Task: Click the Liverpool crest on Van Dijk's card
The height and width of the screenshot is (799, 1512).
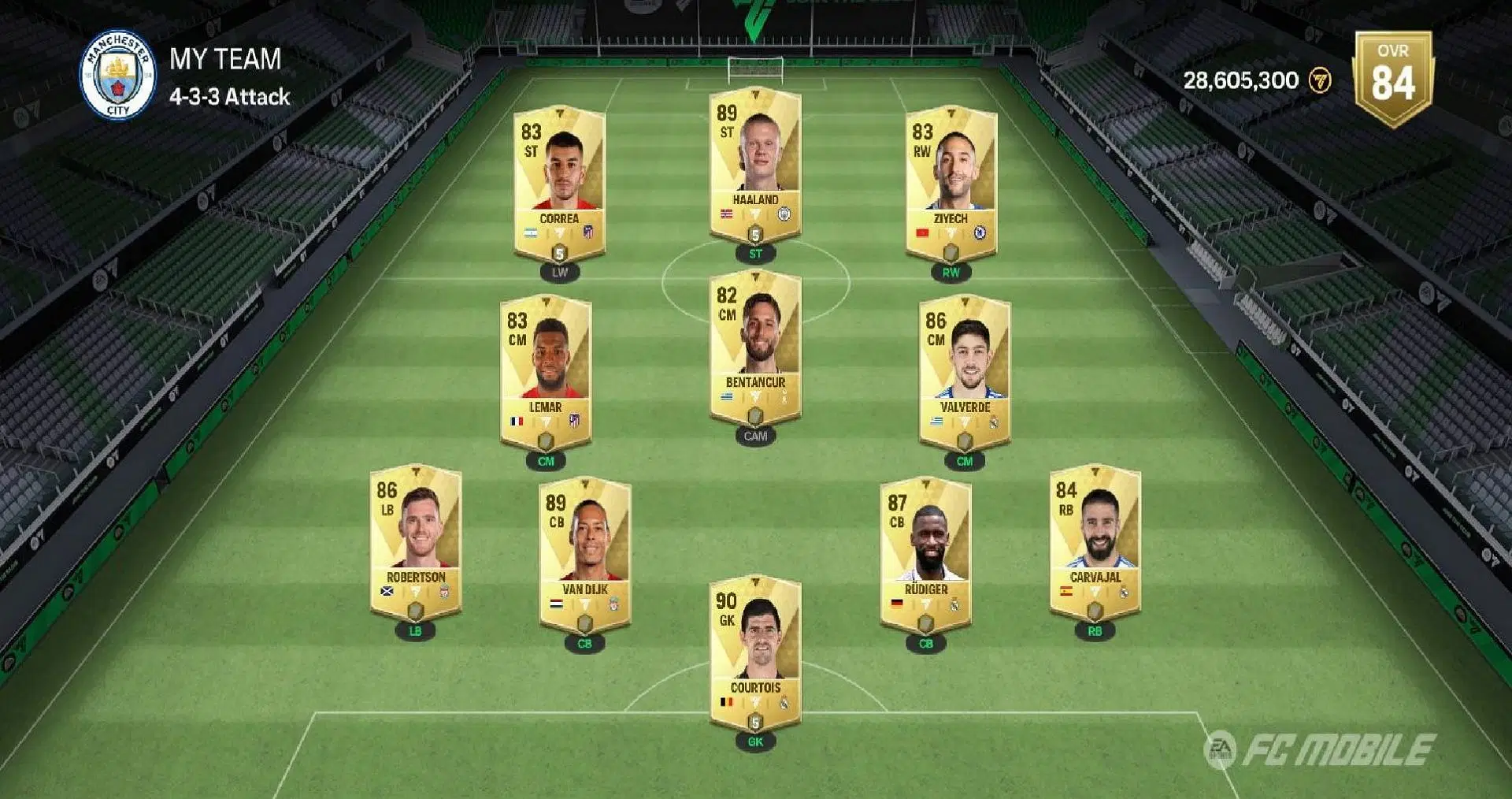Action: click(x=614, y=604)
